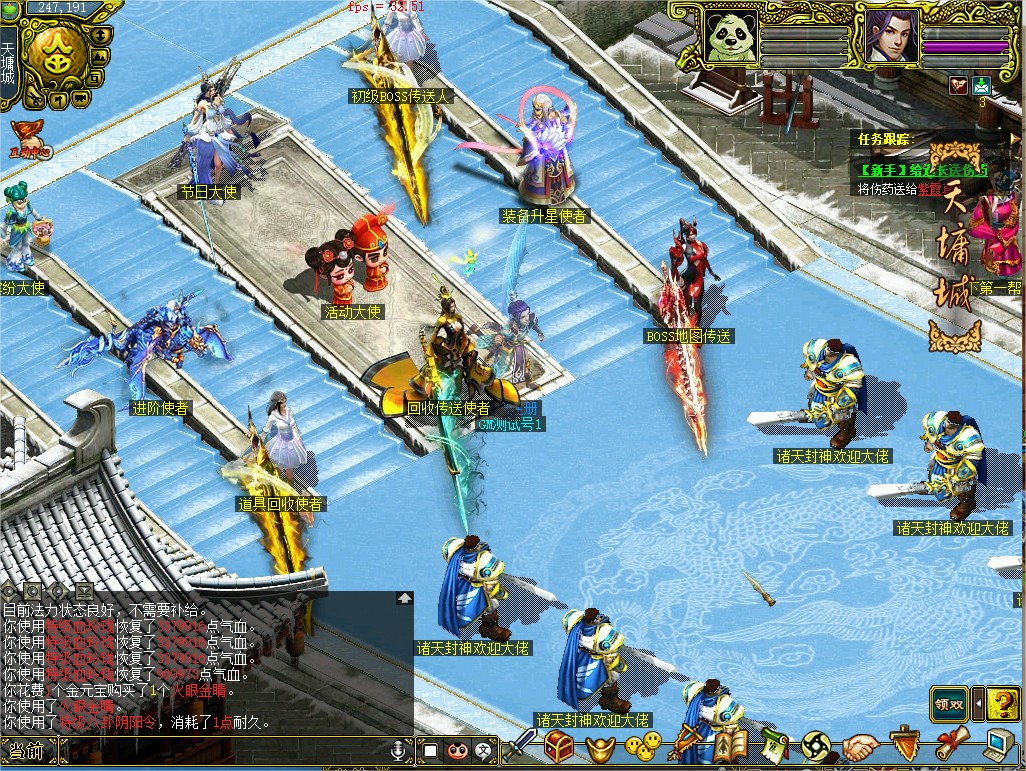Expand the chat log with the up arrow
1026x771 pixels.
click(404, 598)
